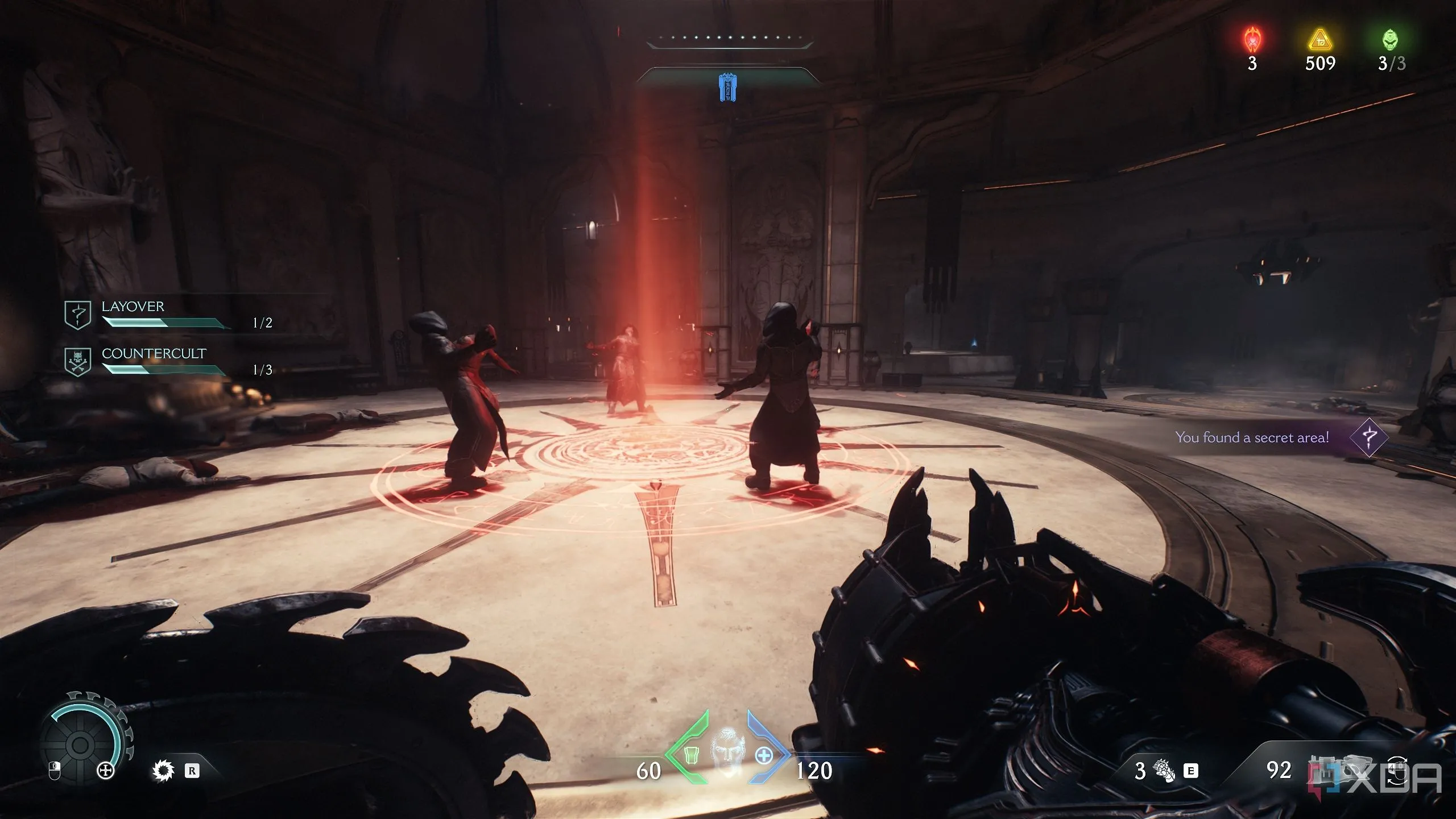Click the blue health cross icon

pyautogui.click(x=764, y=755)
